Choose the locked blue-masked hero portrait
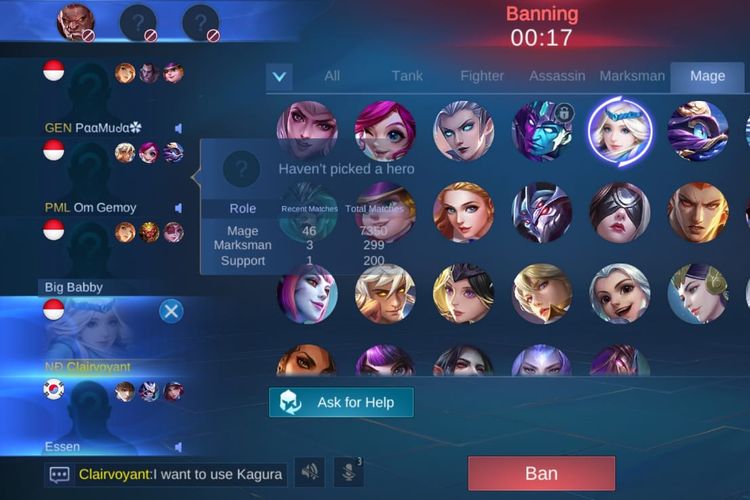This screenshot has height=500, width=750. (x=542, y=131)
